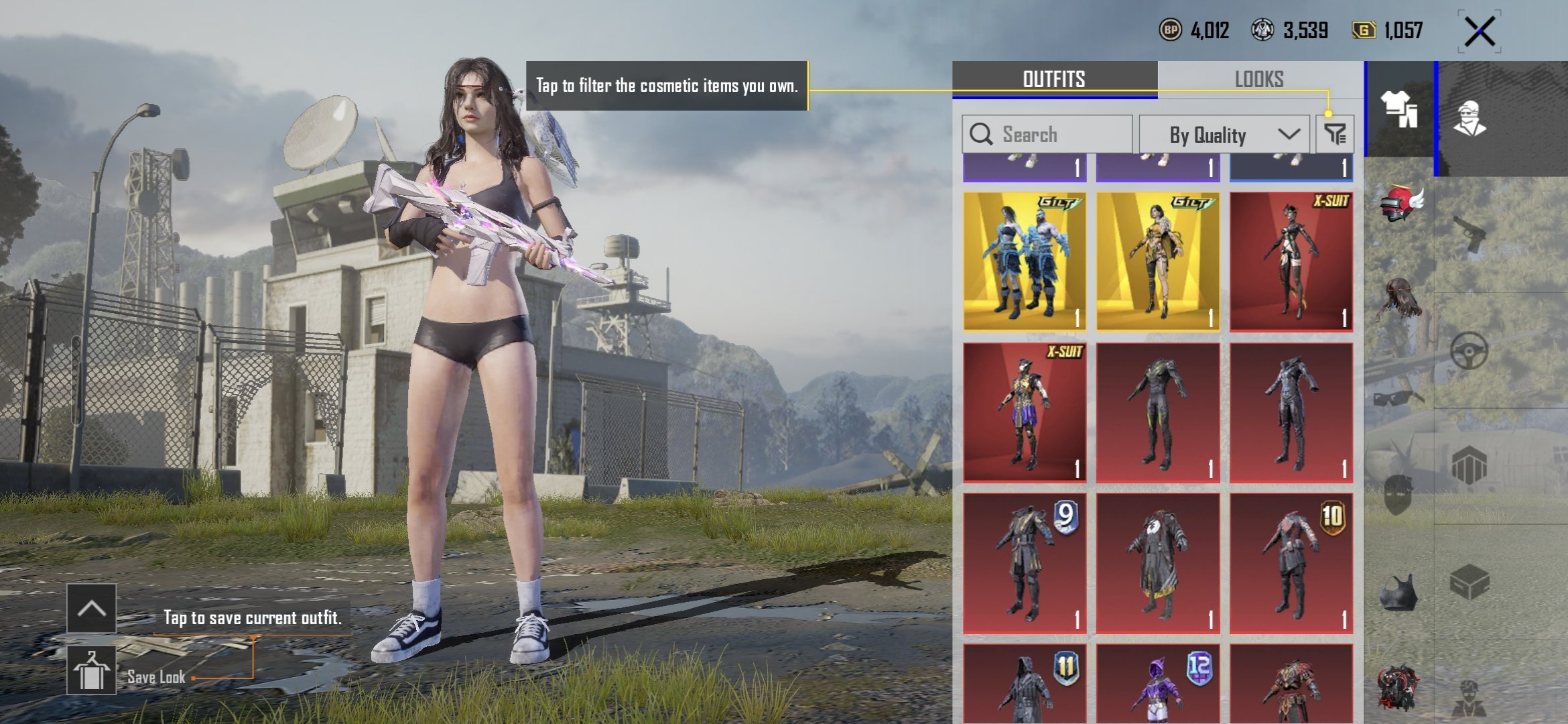Viewport: 1568px width, 724px height.
Task: Pick the purple hooded outfit badge 12
Action: [x=1157, y=685]
